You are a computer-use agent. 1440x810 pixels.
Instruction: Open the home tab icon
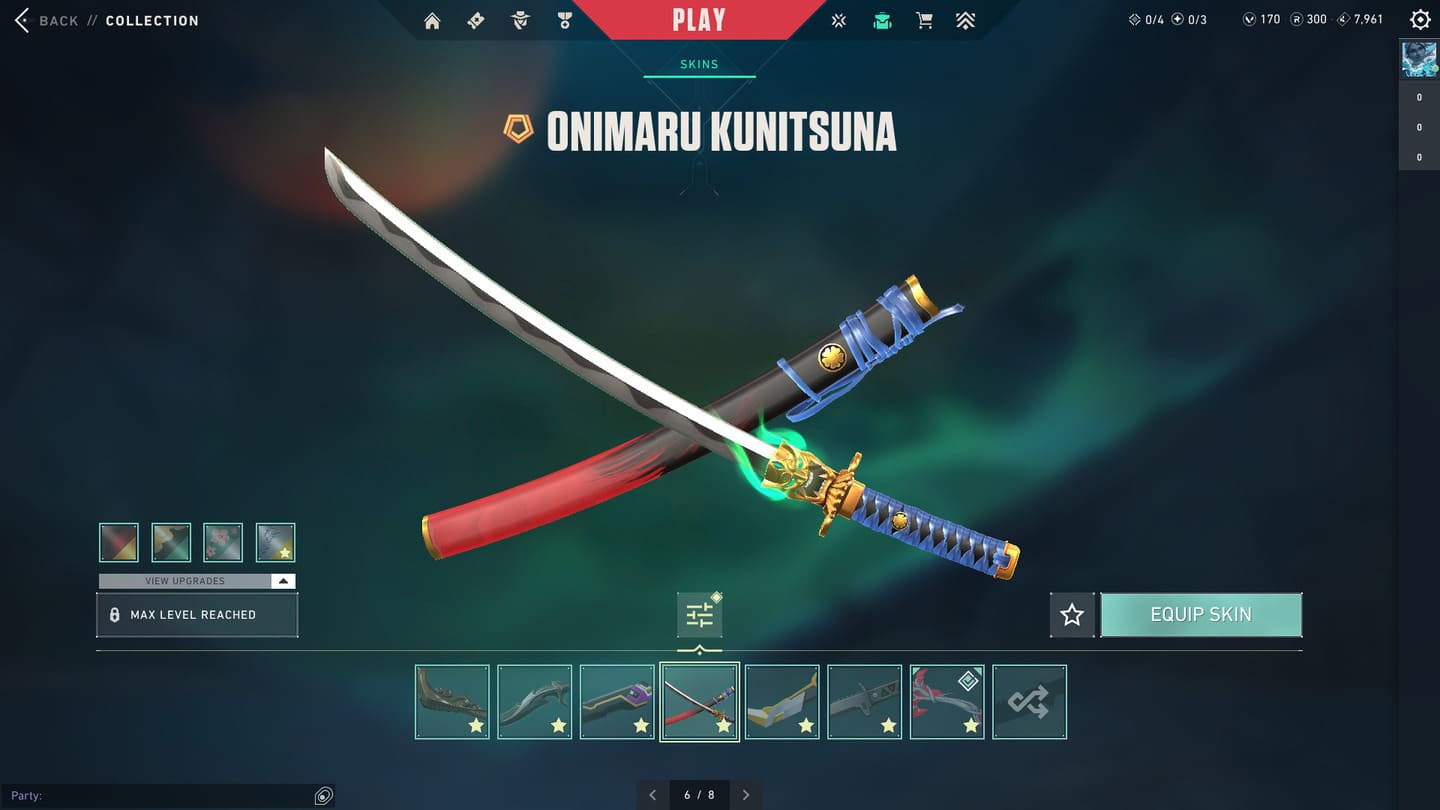click(x=432, y=21)
